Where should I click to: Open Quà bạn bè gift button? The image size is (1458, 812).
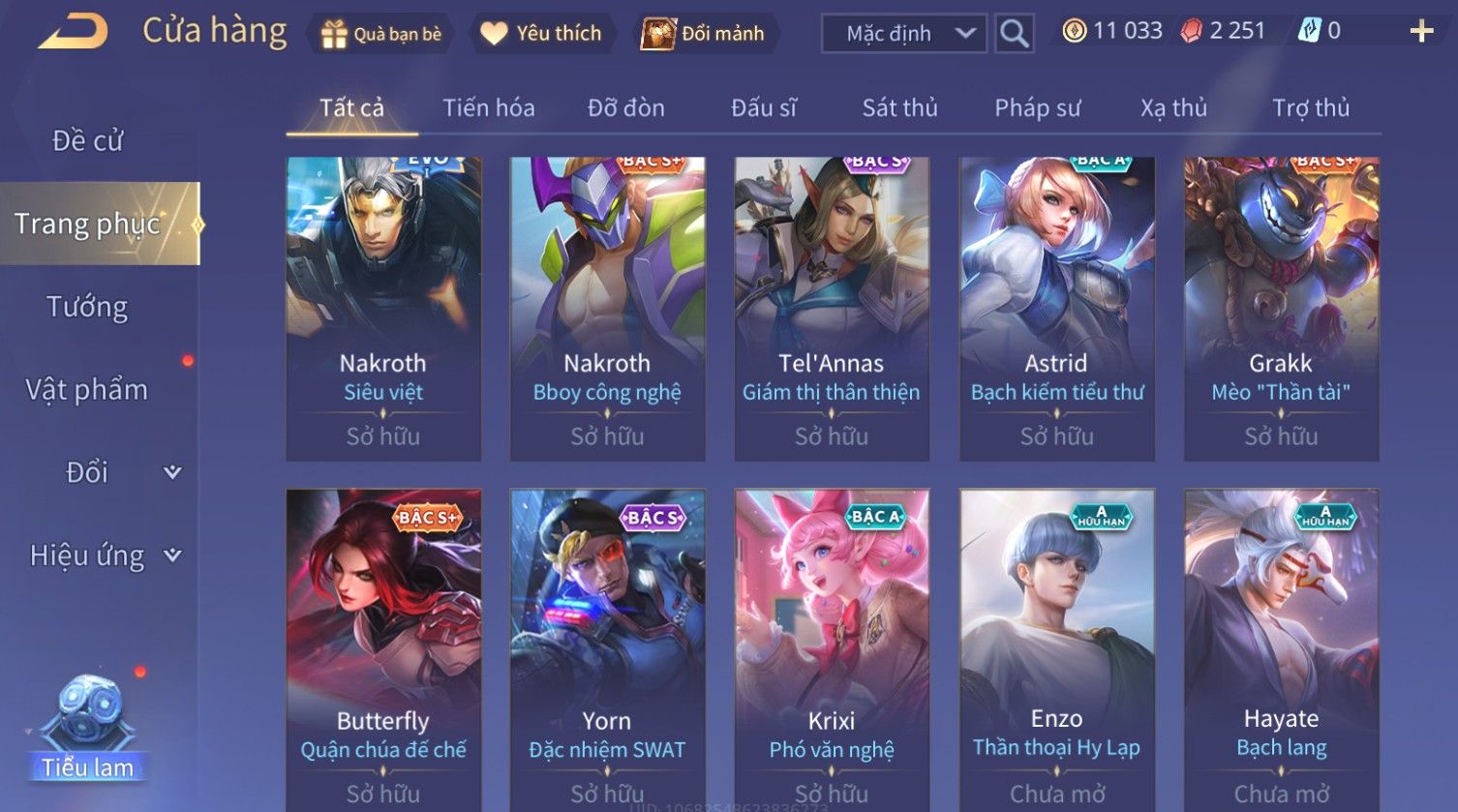click(x=381, y=34)
